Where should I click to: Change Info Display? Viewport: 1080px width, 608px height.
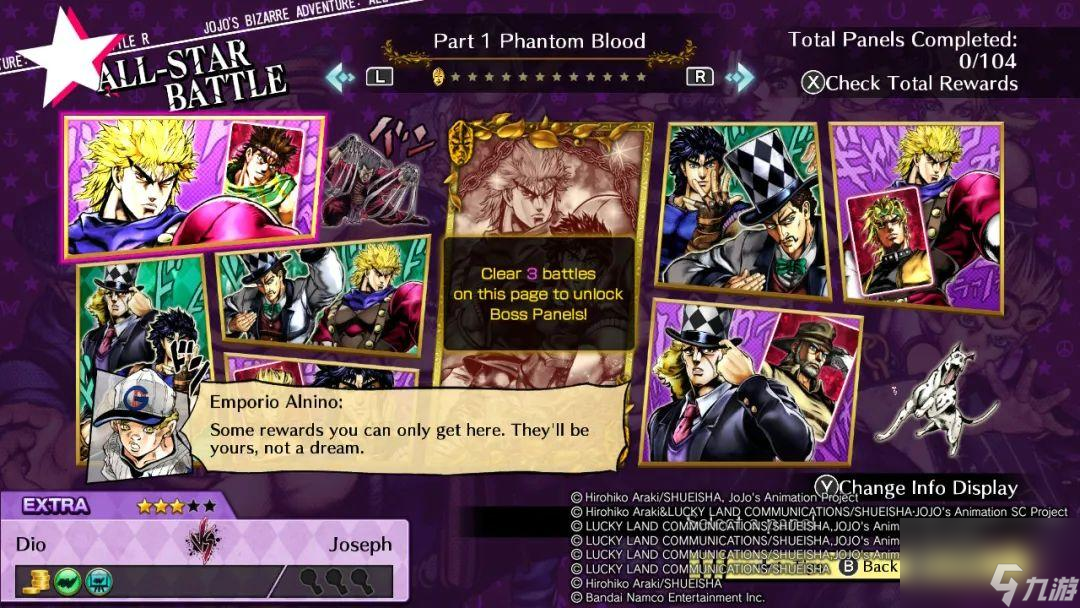[x=916, y=488]
